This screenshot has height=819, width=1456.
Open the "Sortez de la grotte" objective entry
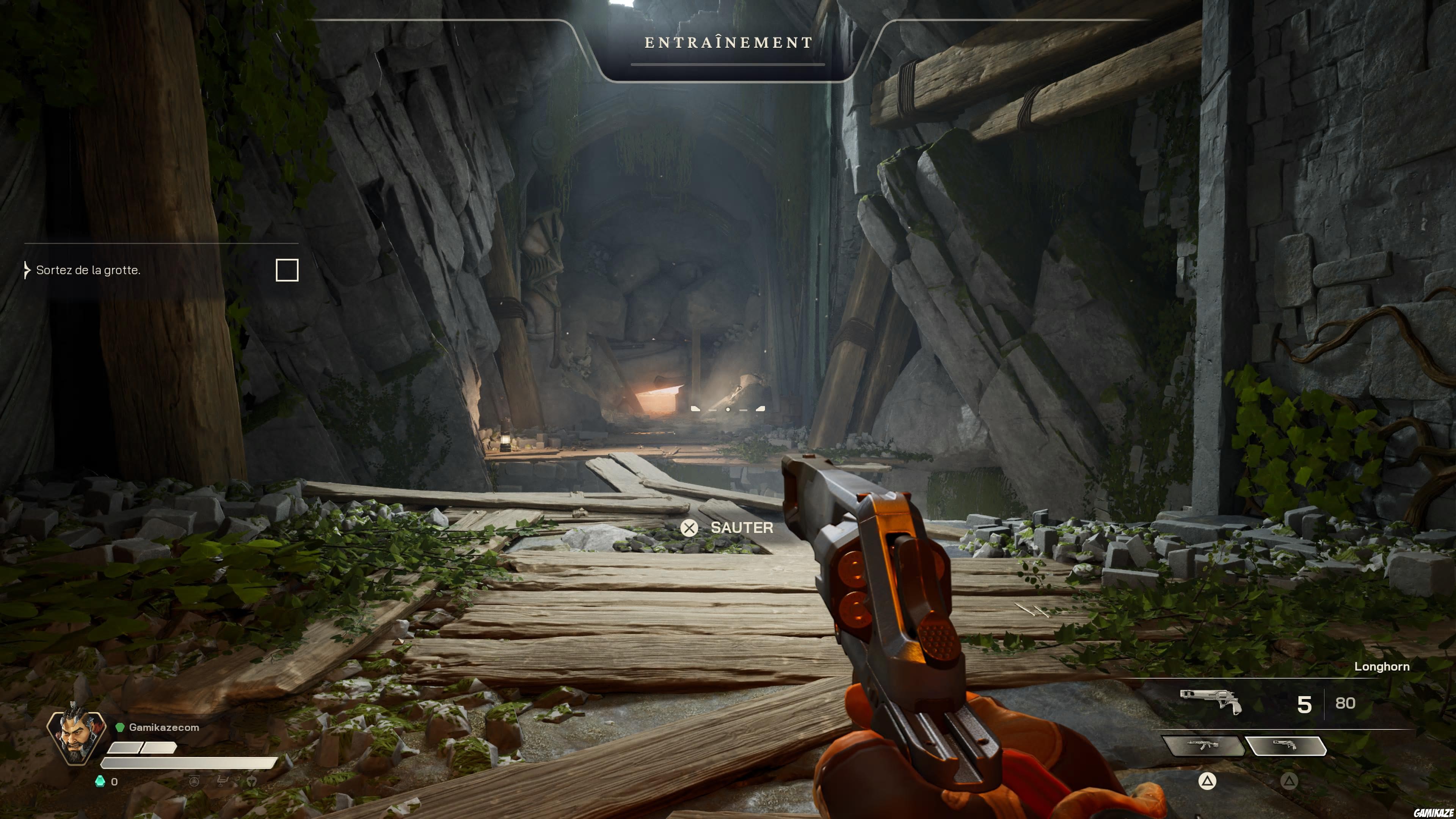(x=88, y=270)
